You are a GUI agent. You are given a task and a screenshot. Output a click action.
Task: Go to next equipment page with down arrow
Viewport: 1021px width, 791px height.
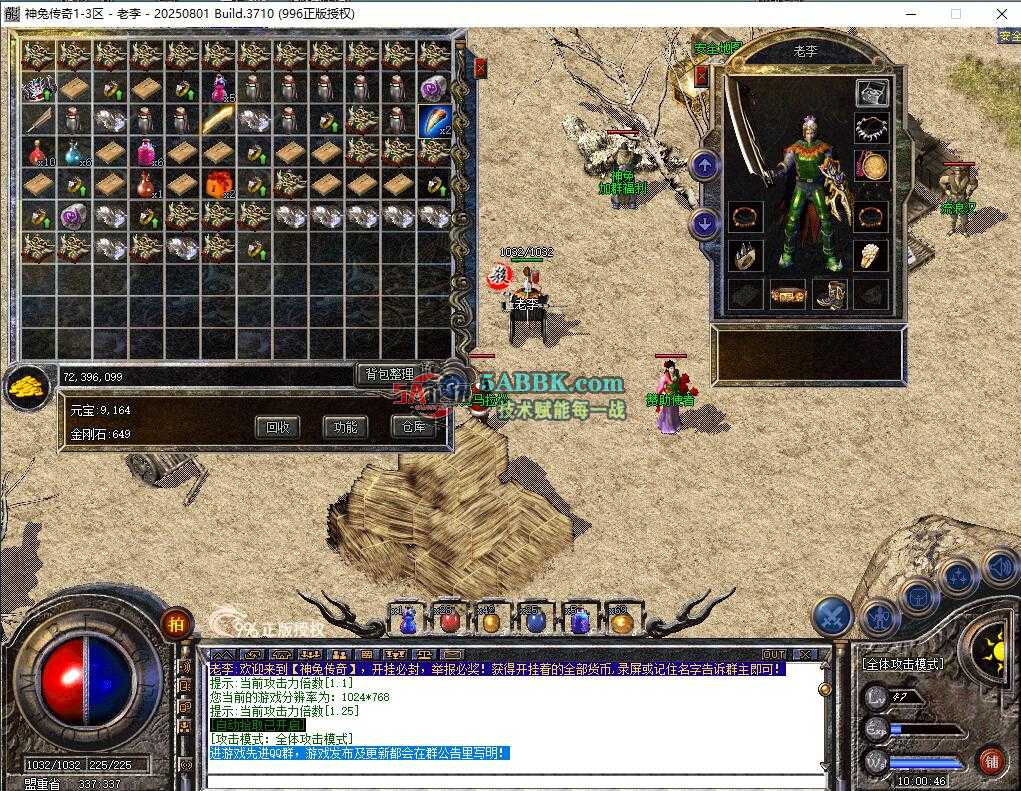pos(705,224)
